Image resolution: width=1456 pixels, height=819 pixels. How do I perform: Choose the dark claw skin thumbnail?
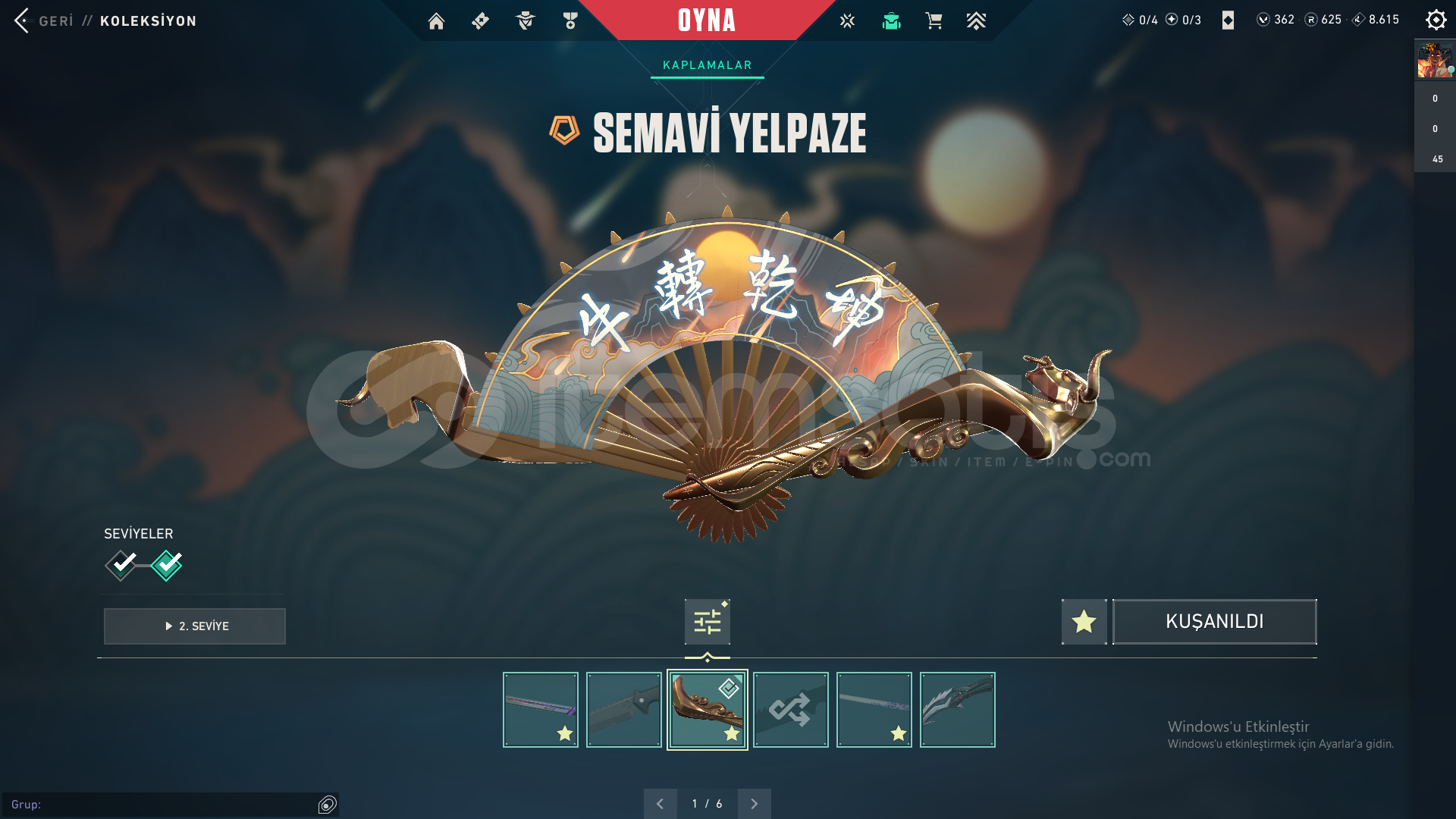[957, 710]
